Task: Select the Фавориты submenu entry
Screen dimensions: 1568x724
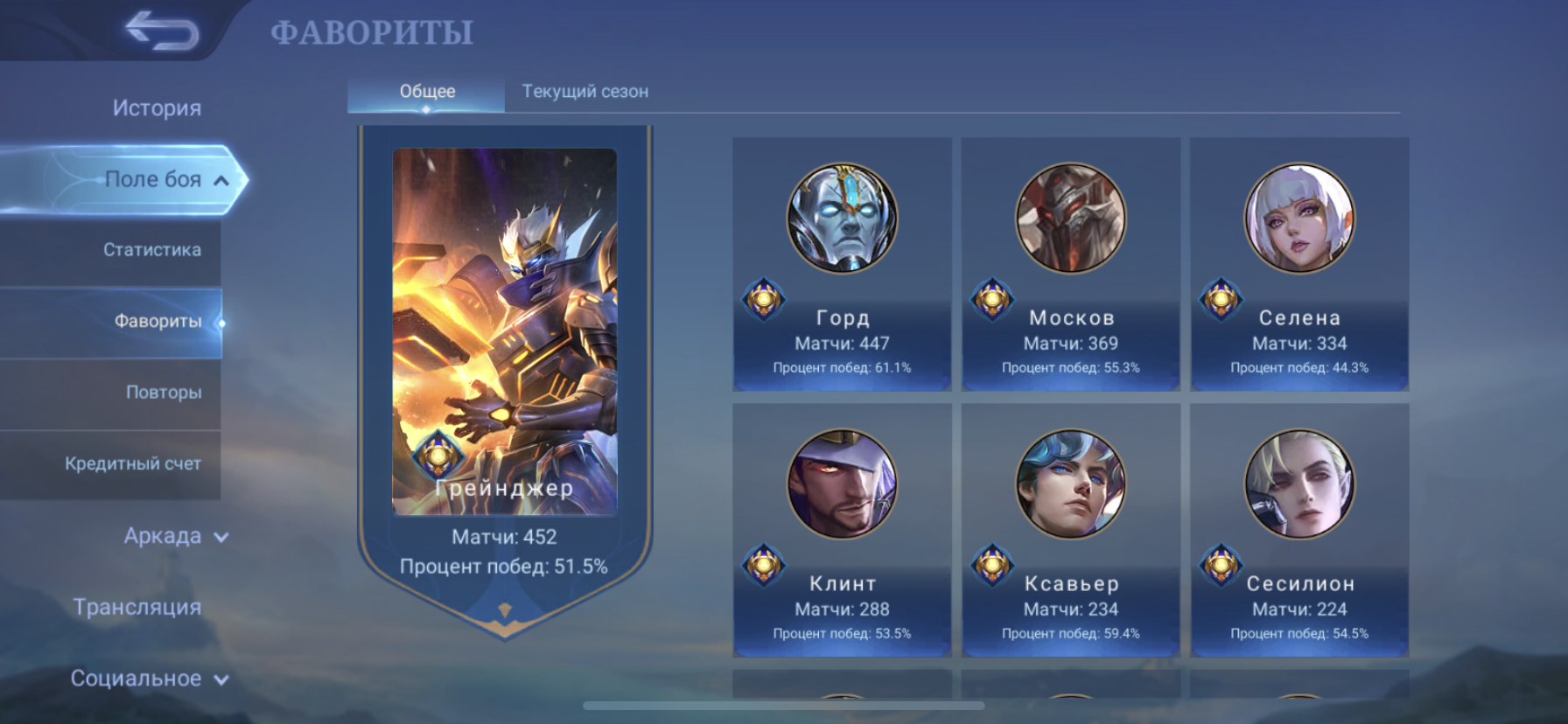Action: click(x=157, y=321)
